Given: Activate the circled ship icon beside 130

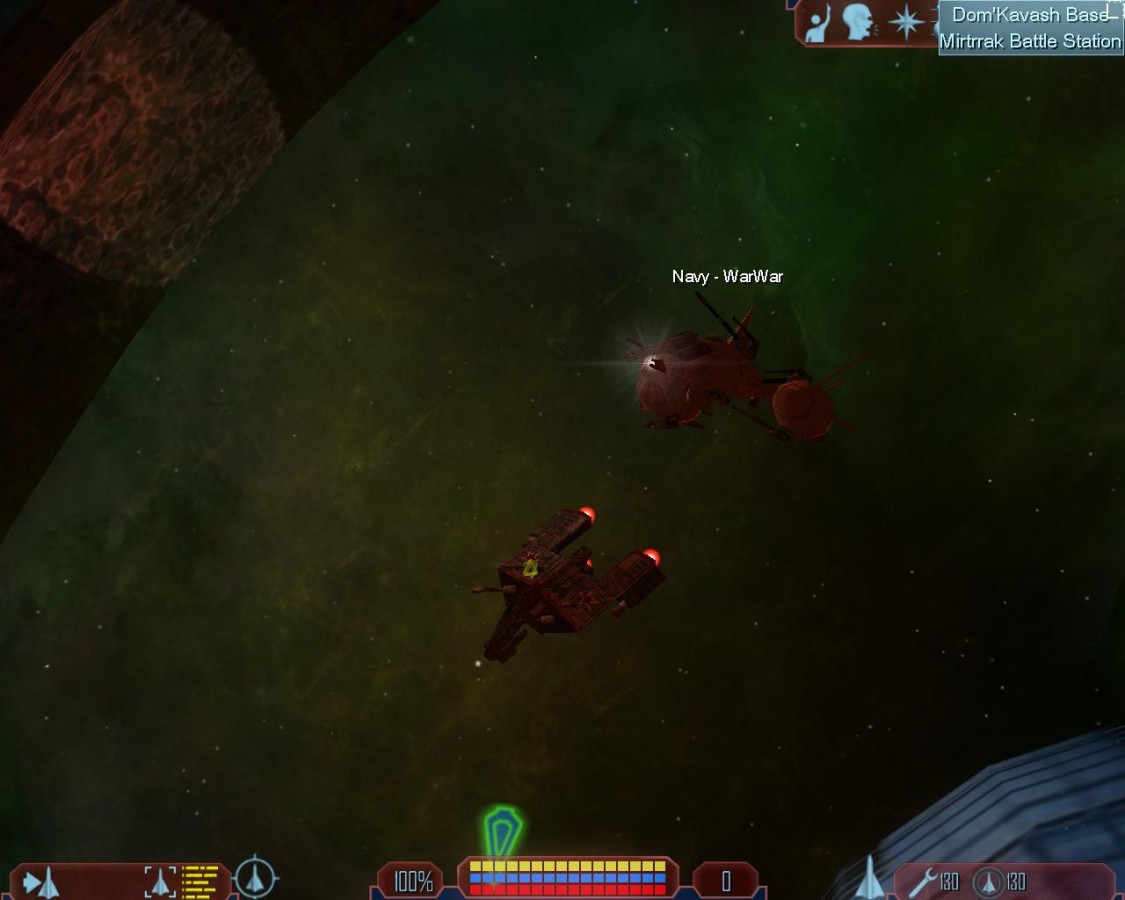Looking at the screenshot, I should coord(988,882).
